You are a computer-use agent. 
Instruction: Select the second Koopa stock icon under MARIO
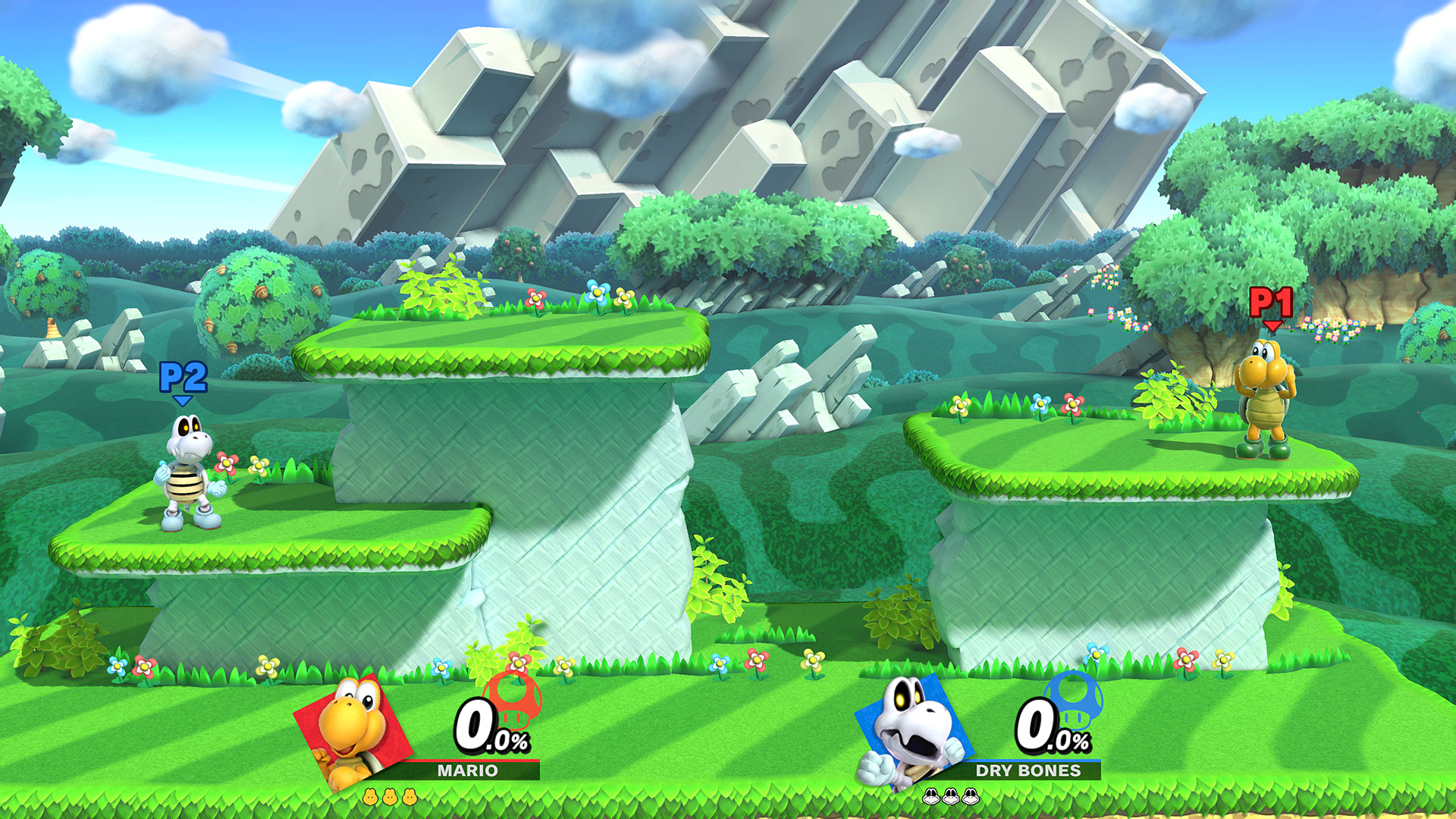coord(390,798)
